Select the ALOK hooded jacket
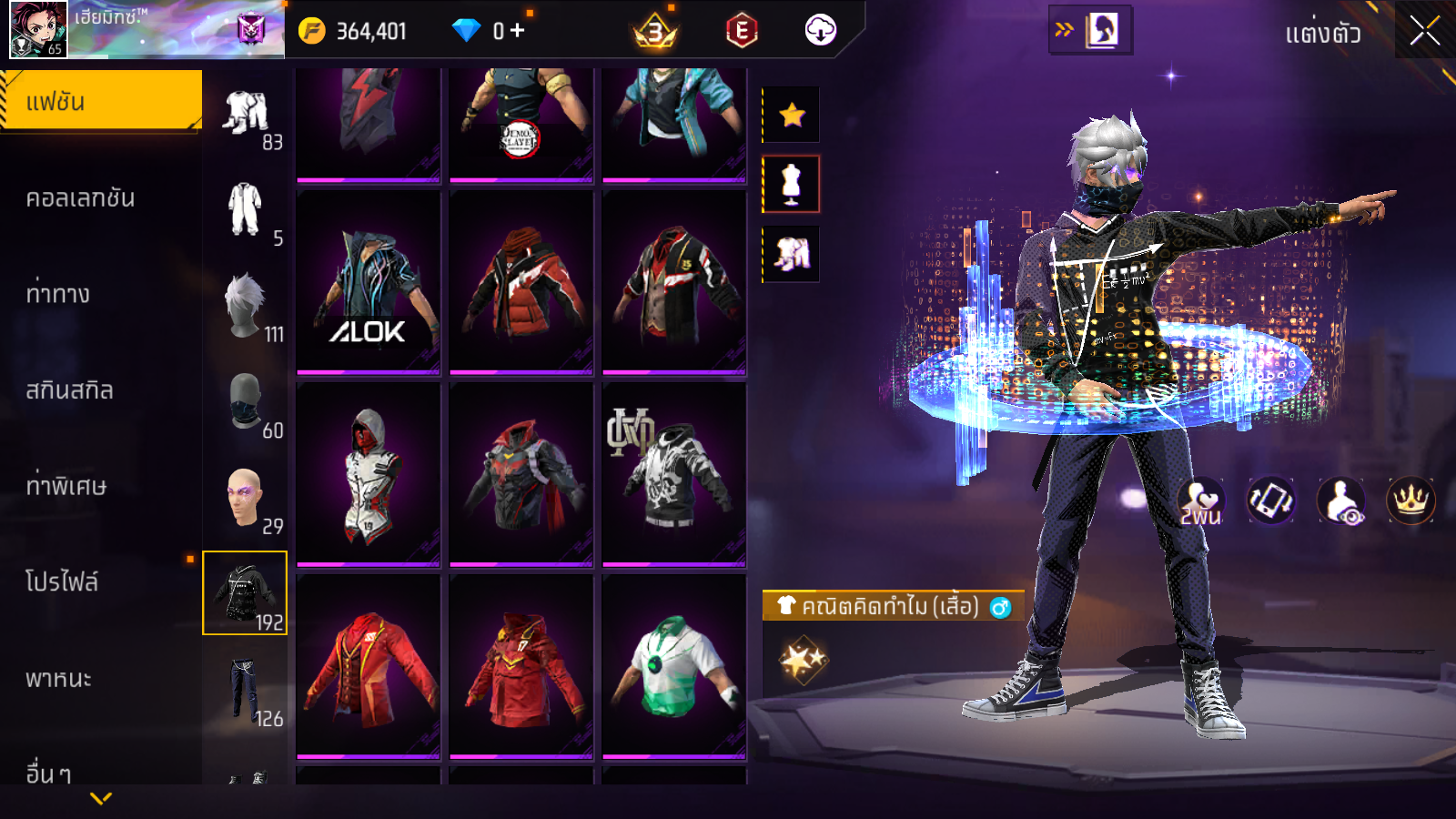This screenshot has width=1456, height=819. [369, 282]
